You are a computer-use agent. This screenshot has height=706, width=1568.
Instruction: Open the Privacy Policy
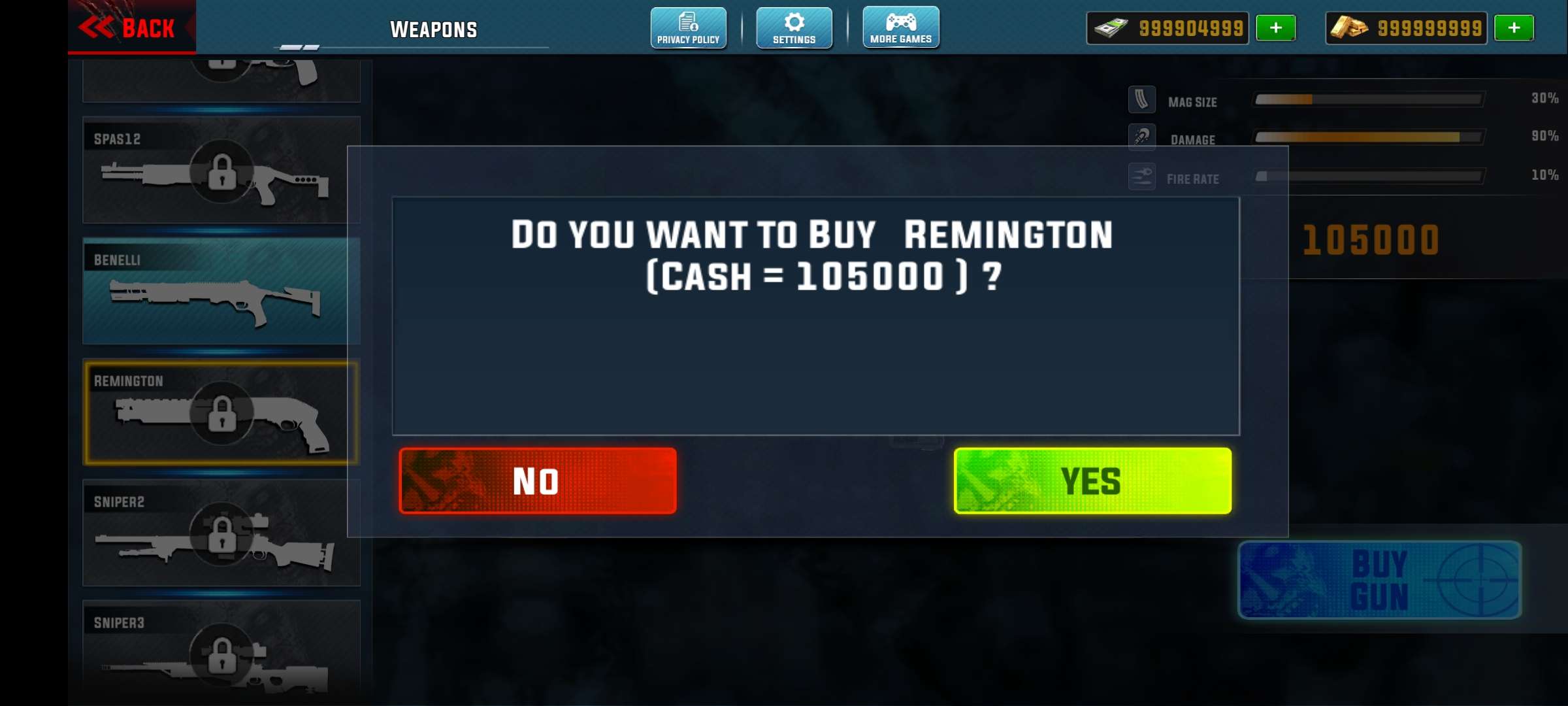688,28
